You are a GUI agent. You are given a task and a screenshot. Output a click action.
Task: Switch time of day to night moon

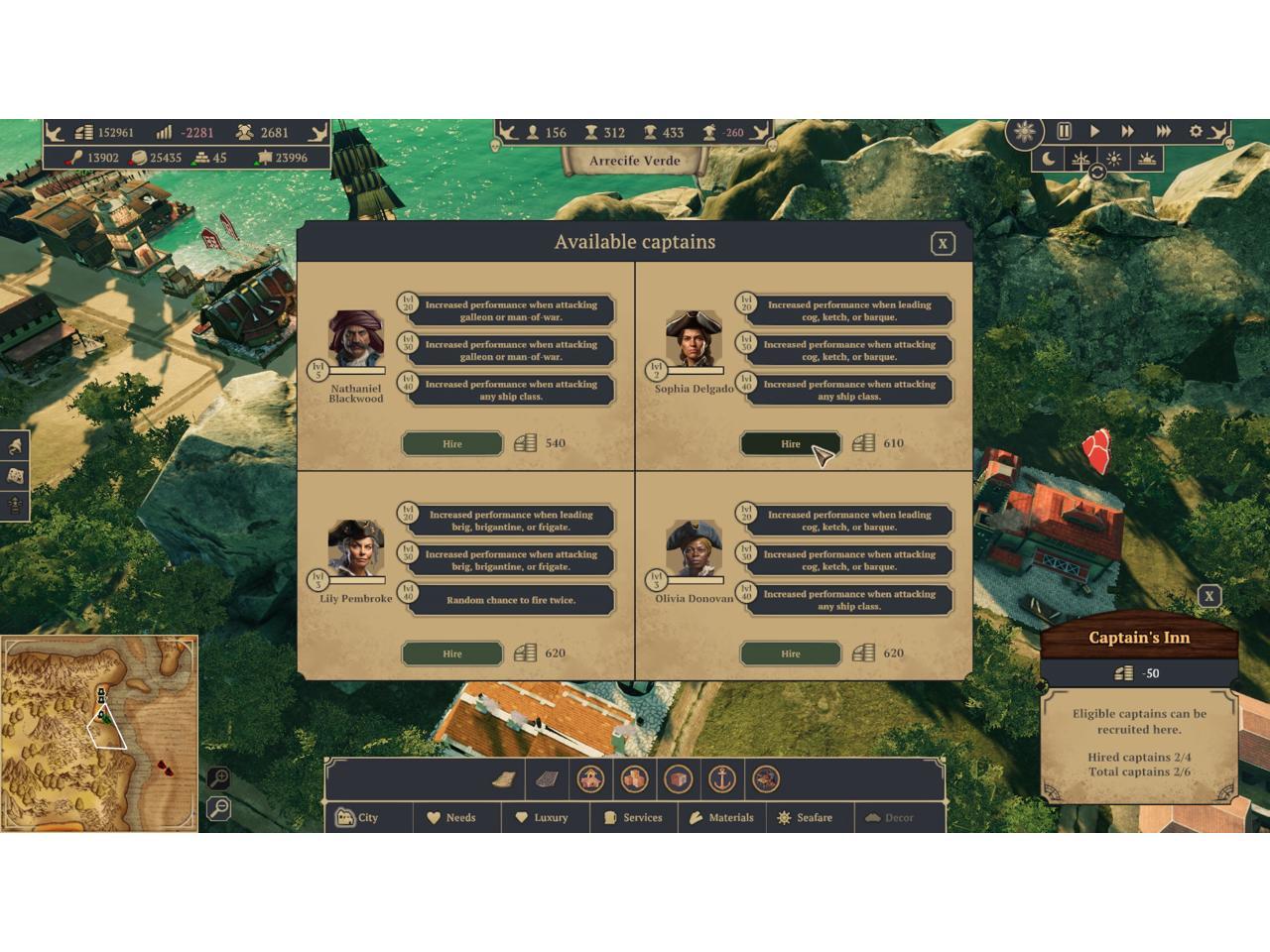click(1049, 159)
